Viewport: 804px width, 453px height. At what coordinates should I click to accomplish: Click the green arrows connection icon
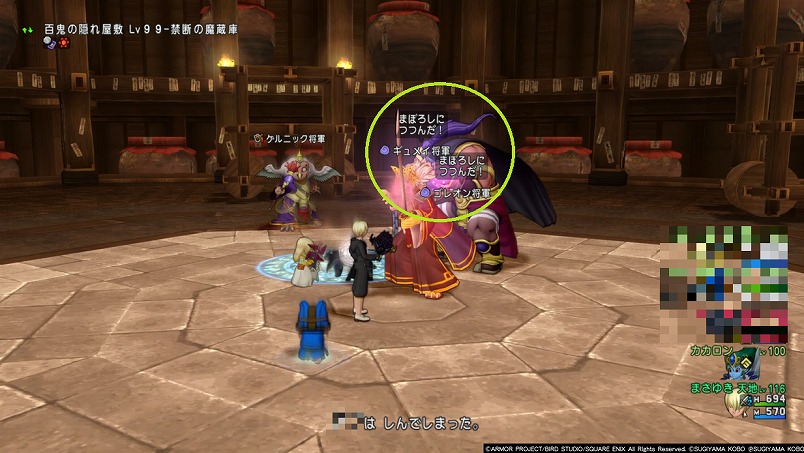pyautogui.click(x=27, y=29)
